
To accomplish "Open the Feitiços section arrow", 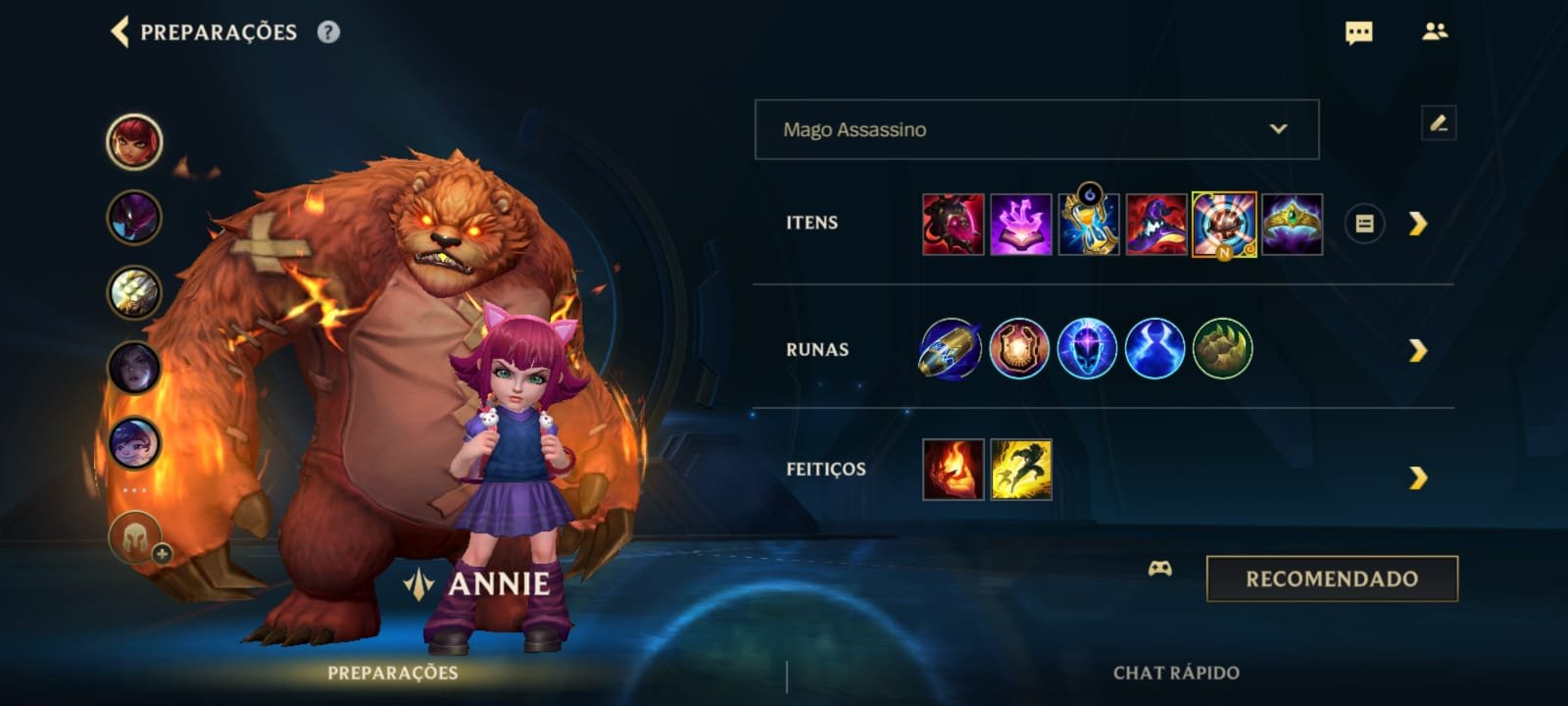I will point(1417,478).
